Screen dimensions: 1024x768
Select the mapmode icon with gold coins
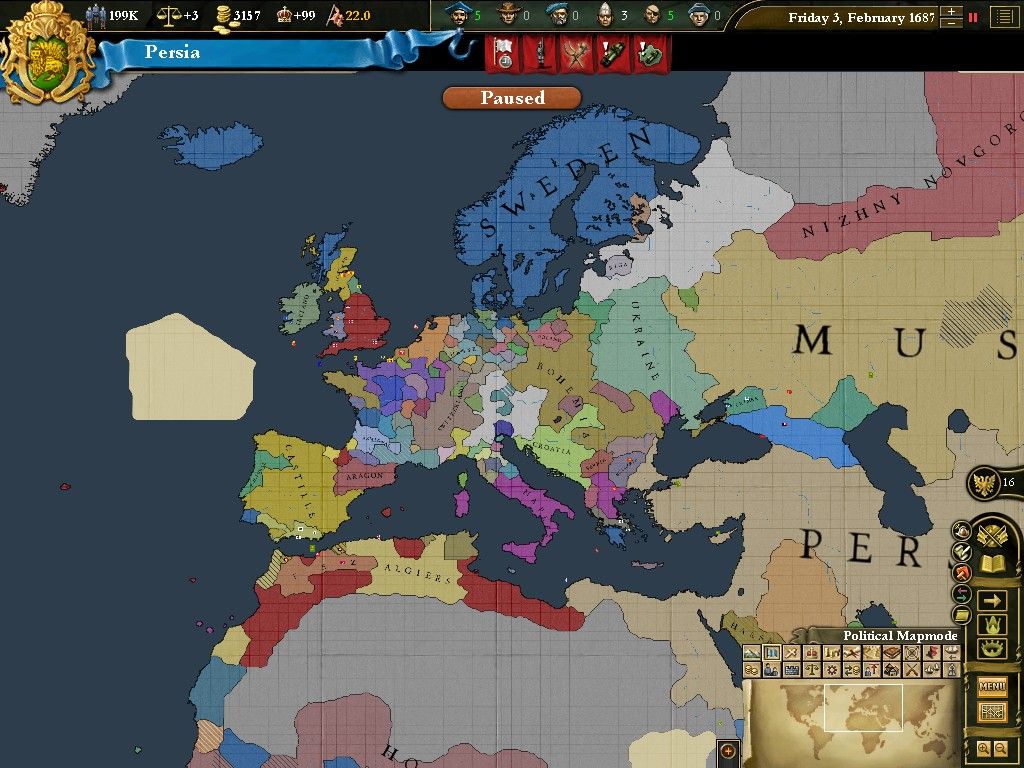(x=751, y=669)
